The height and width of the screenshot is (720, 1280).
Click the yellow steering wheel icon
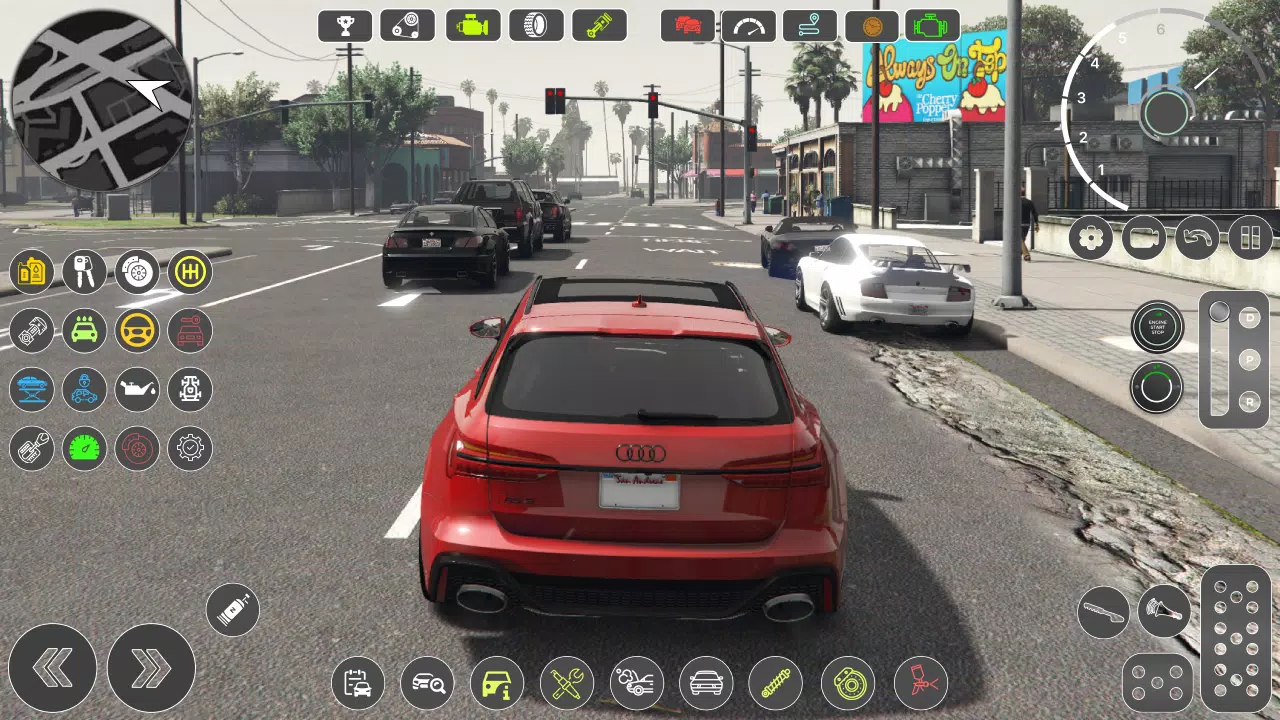(x=136, y=331)
